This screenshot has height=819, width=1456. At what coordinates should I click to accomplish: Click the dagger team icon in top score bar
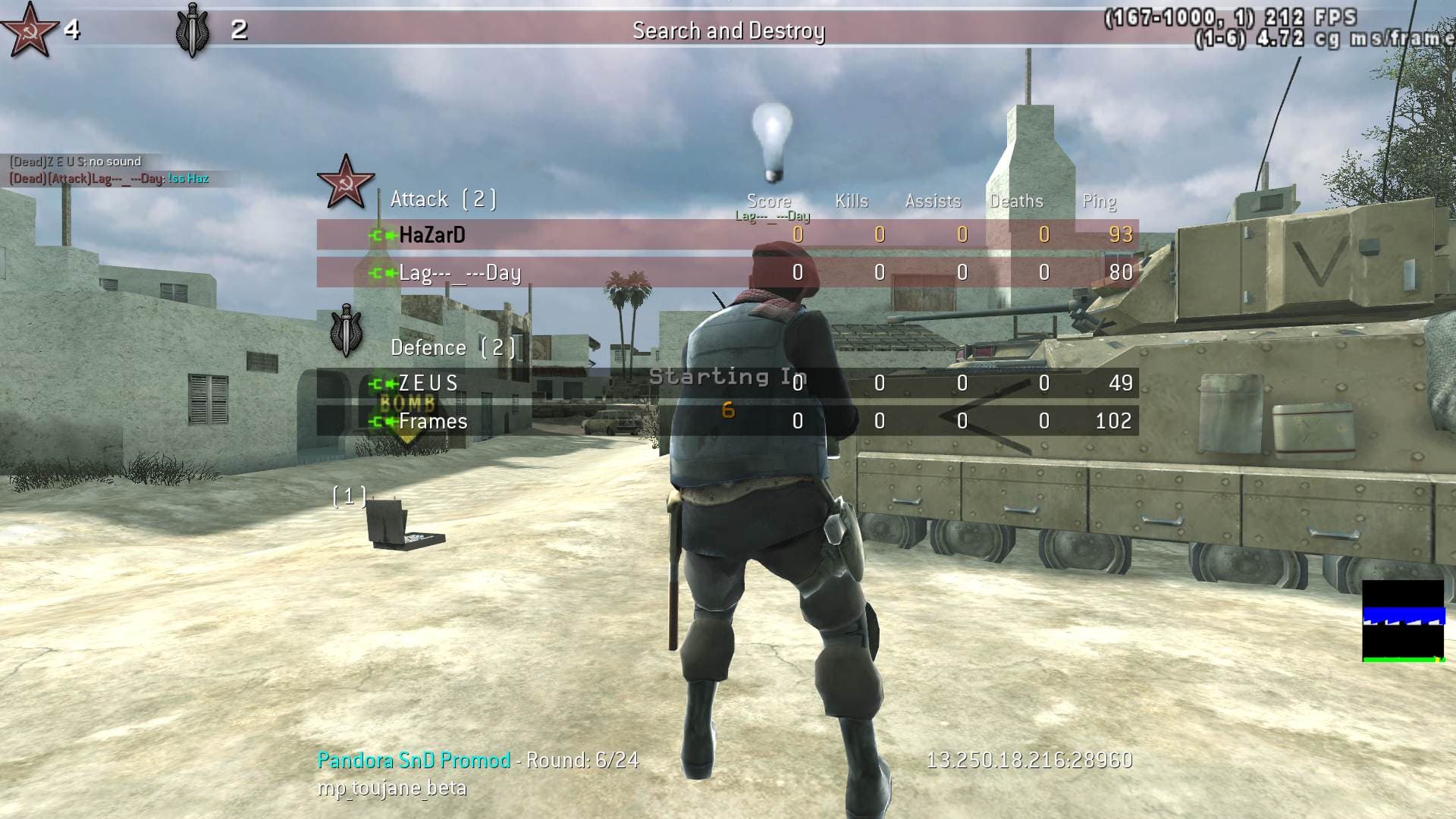(193, 30)
